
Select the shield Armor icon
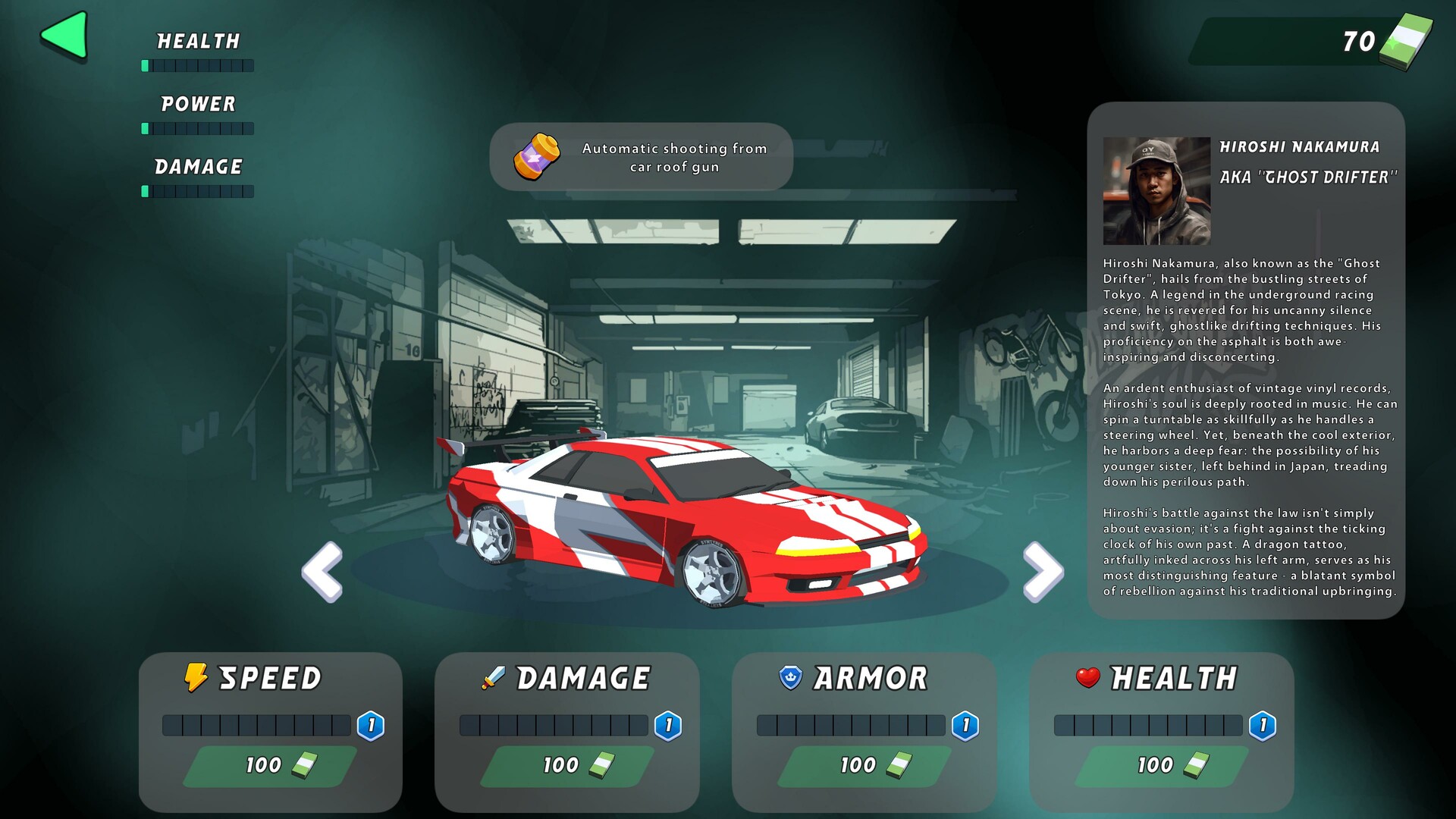point(790,677)
